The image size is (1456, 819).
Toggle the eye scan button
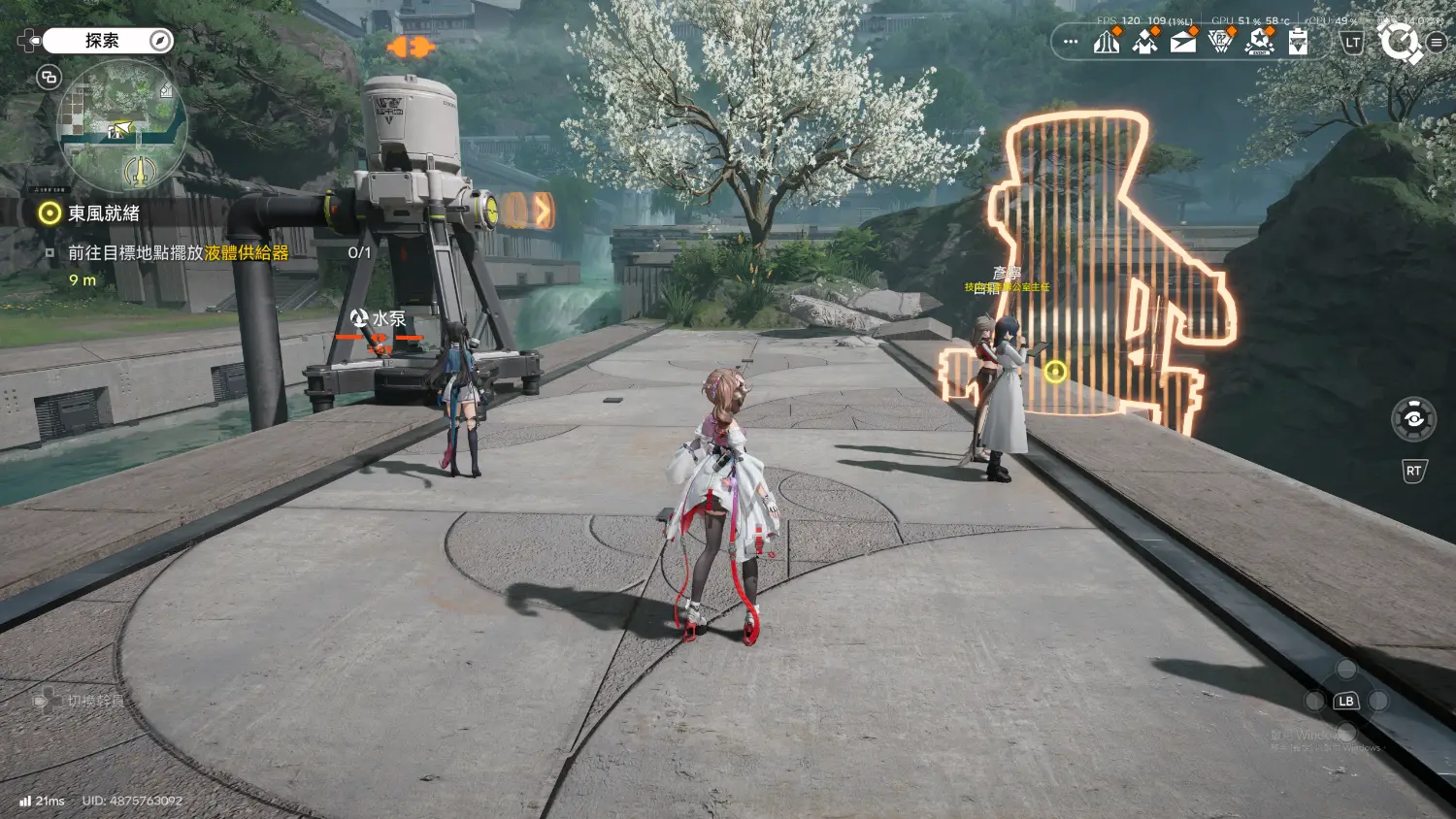pyautogui.click(x=1413, y=419)
